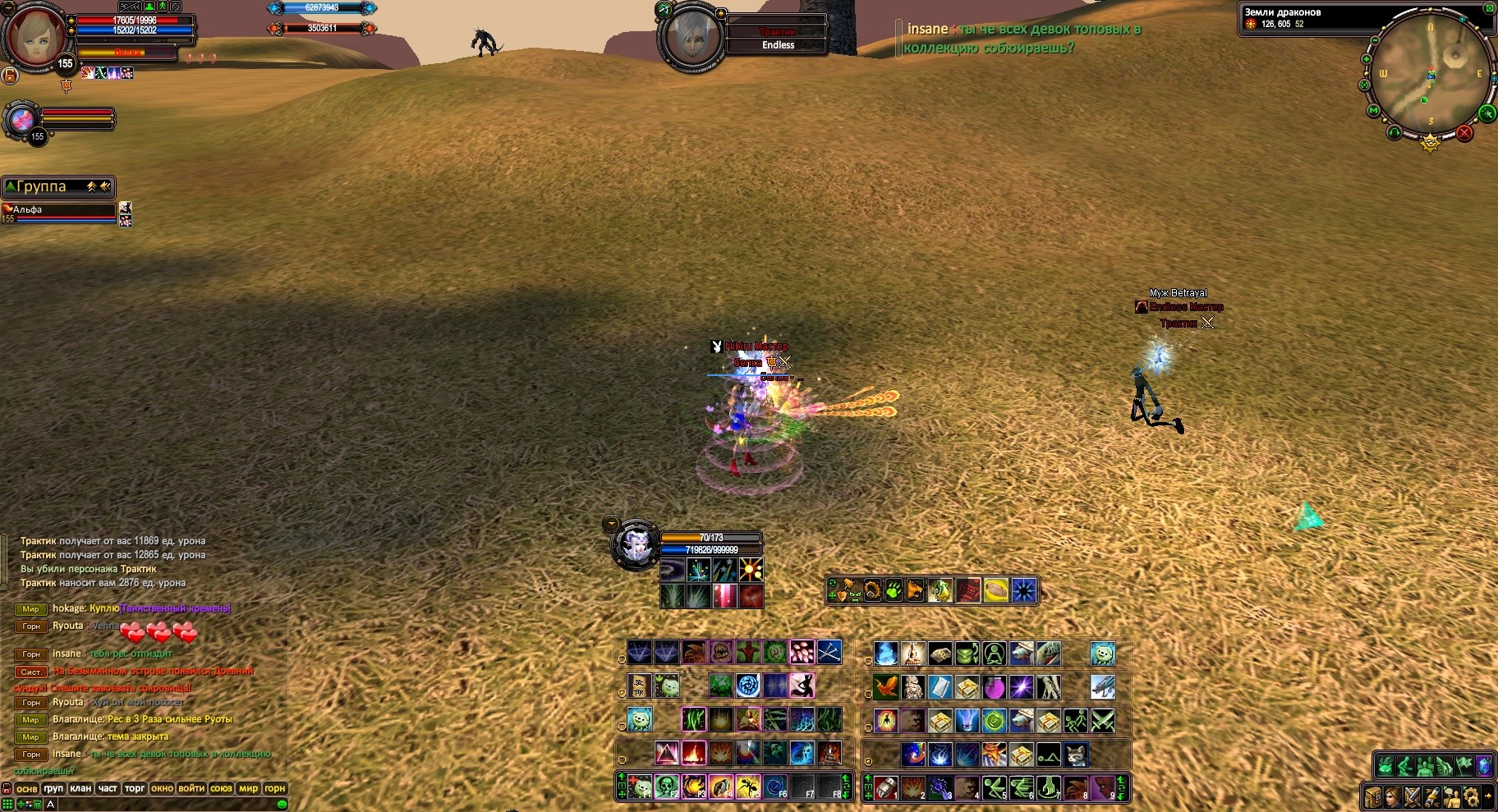Close the minimap location panel

[x=1490, y=7]
